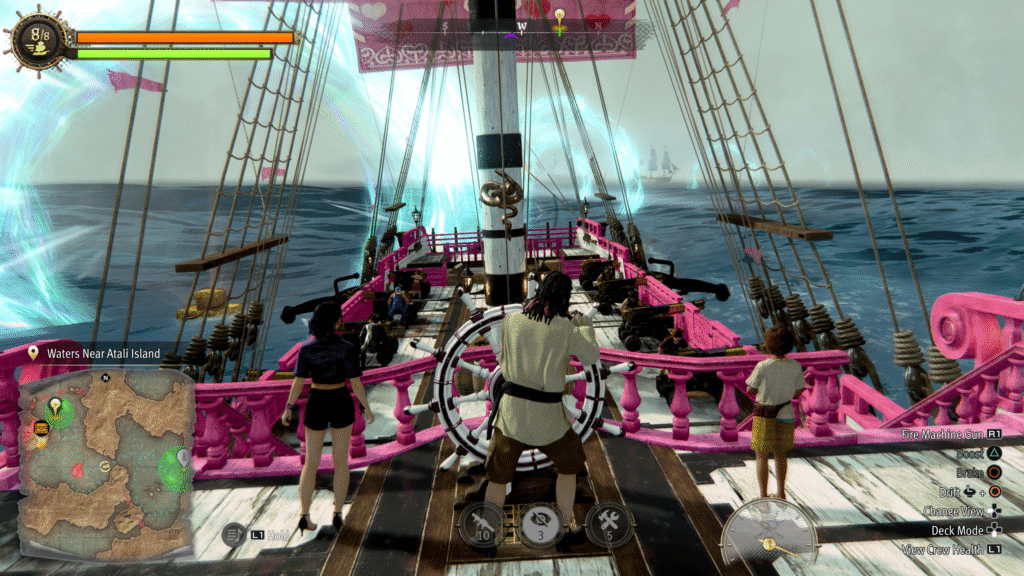Image resolution: width=1024 pixels, height=576 pixels.
Task: Click the crew count wheel emblem
Action: pos(38,38)
